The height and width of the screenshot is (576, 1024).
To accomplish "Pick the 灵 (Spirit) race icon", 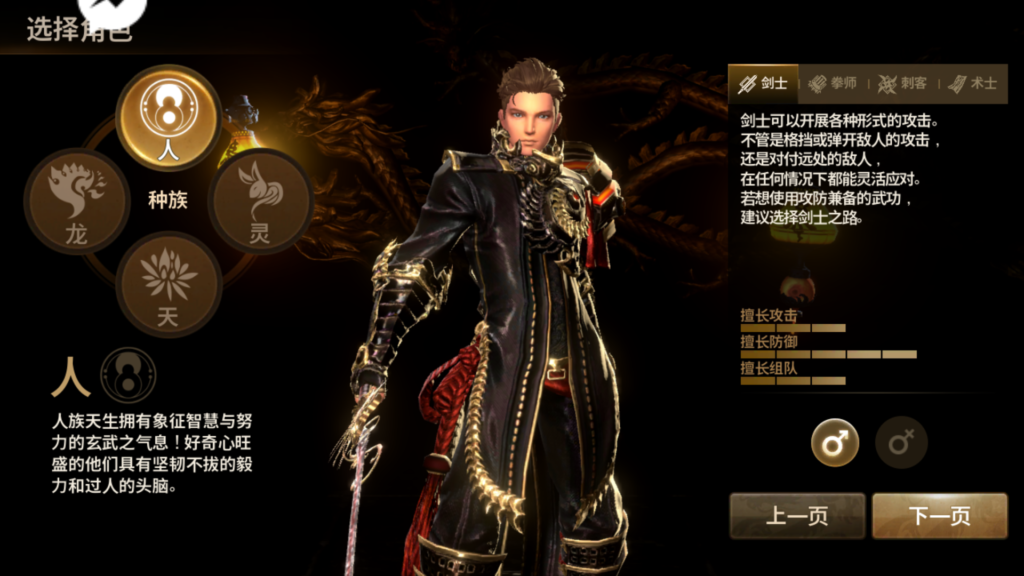I will coord(260,201).
